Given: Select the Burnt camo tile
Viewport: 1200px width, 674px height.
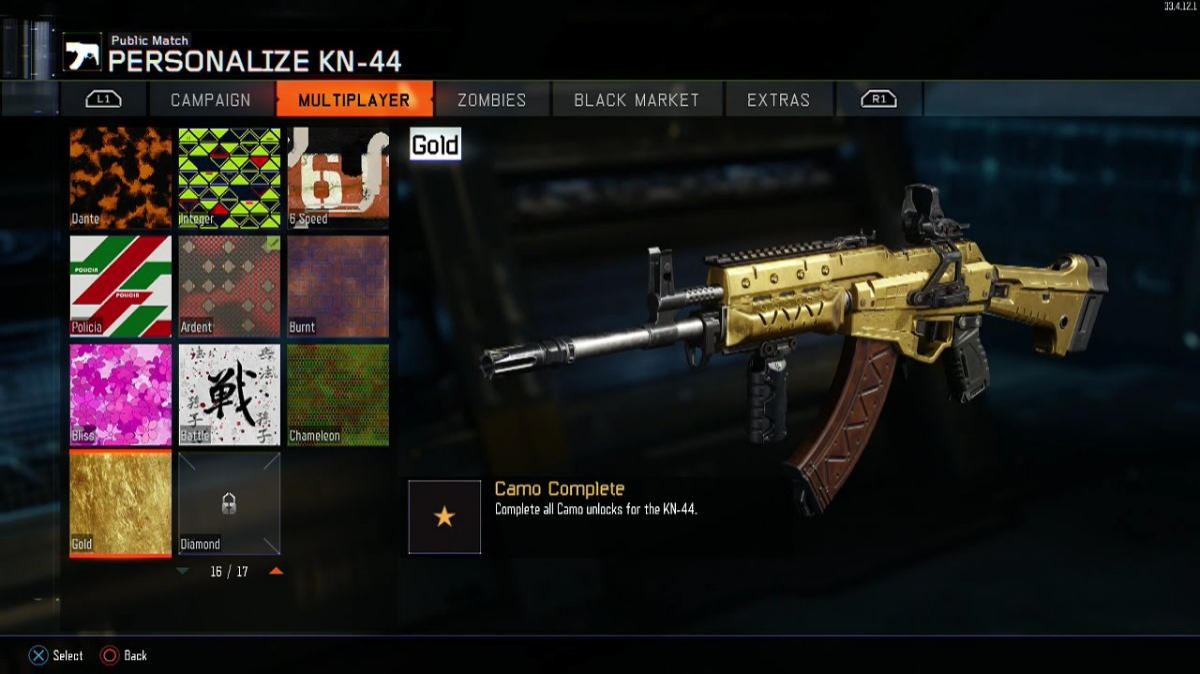Looking at the screenshot, I should pos(338,286).
